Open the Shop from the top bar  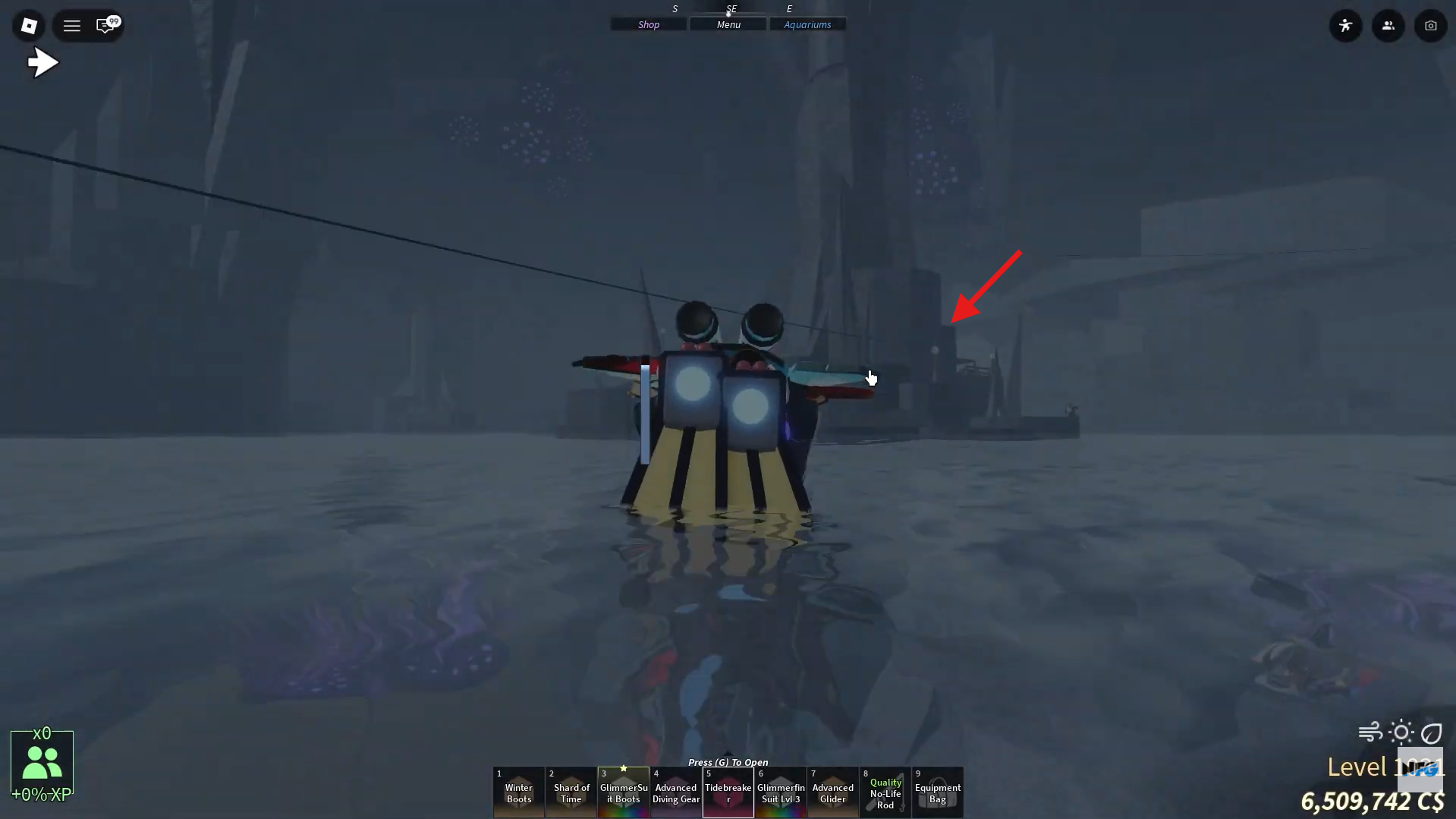click(647, 24)
